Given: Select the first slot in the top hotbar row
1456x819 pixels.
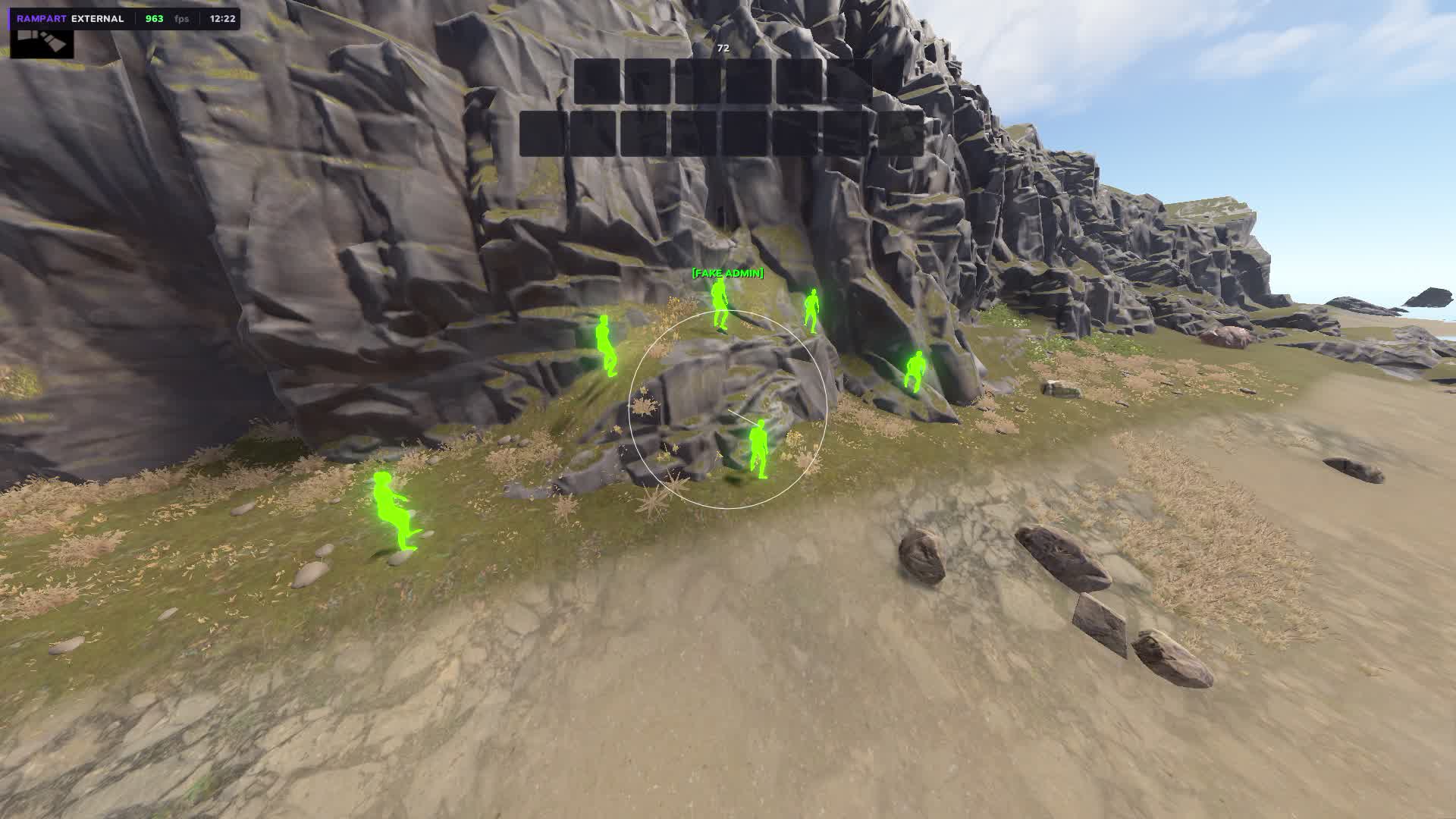Looking at the screenshot, I should (597, 81).
